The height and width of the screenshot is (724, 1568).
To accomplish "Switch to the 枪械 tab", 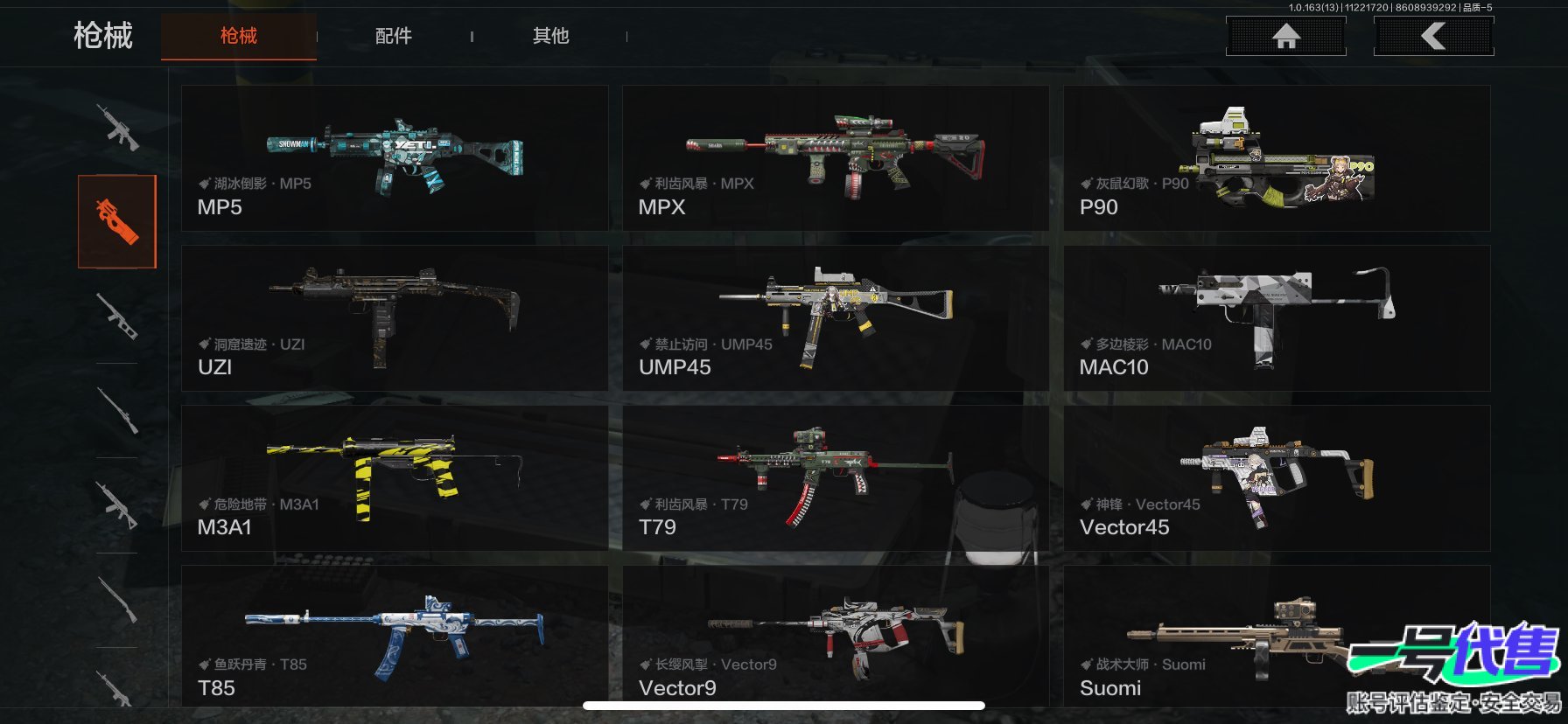I will [x=238, y=36].
